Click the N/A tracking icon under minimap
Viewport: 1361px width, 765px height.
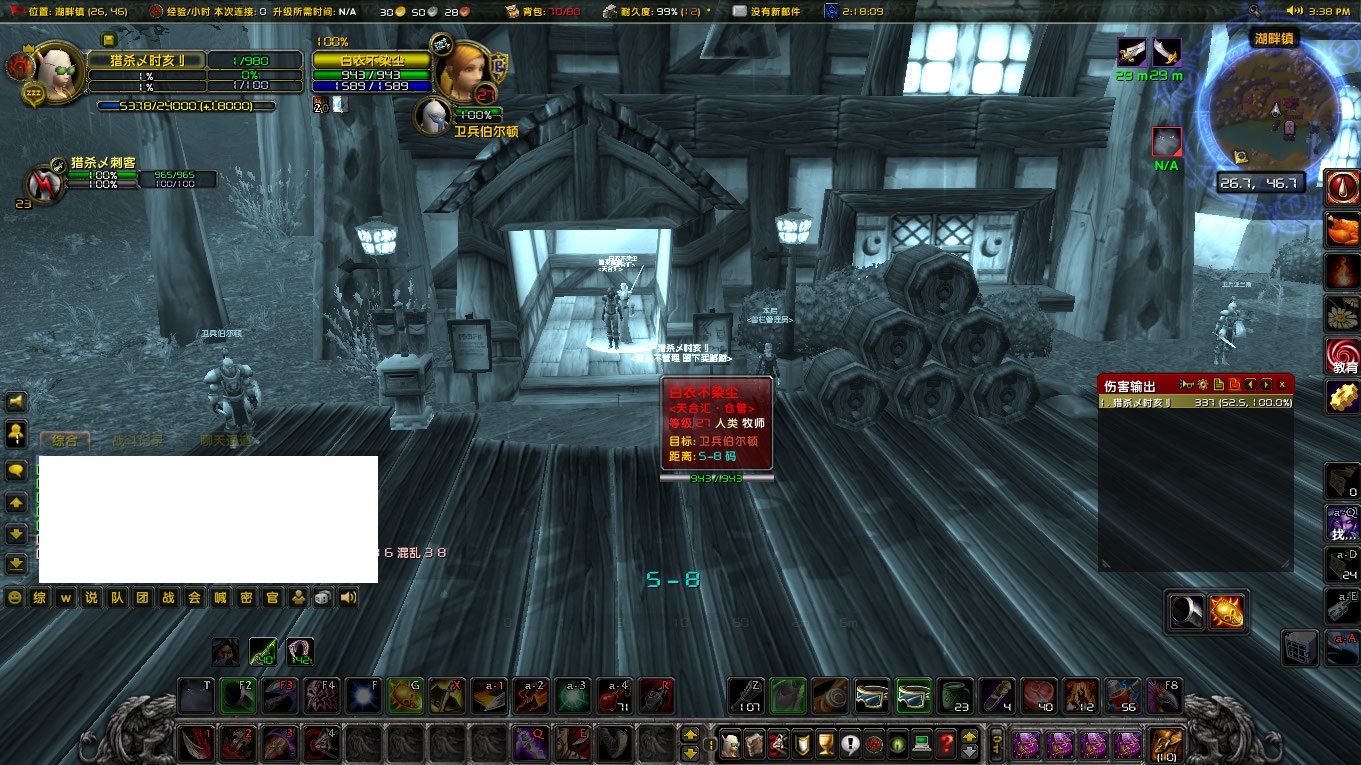pos(1165,141)
